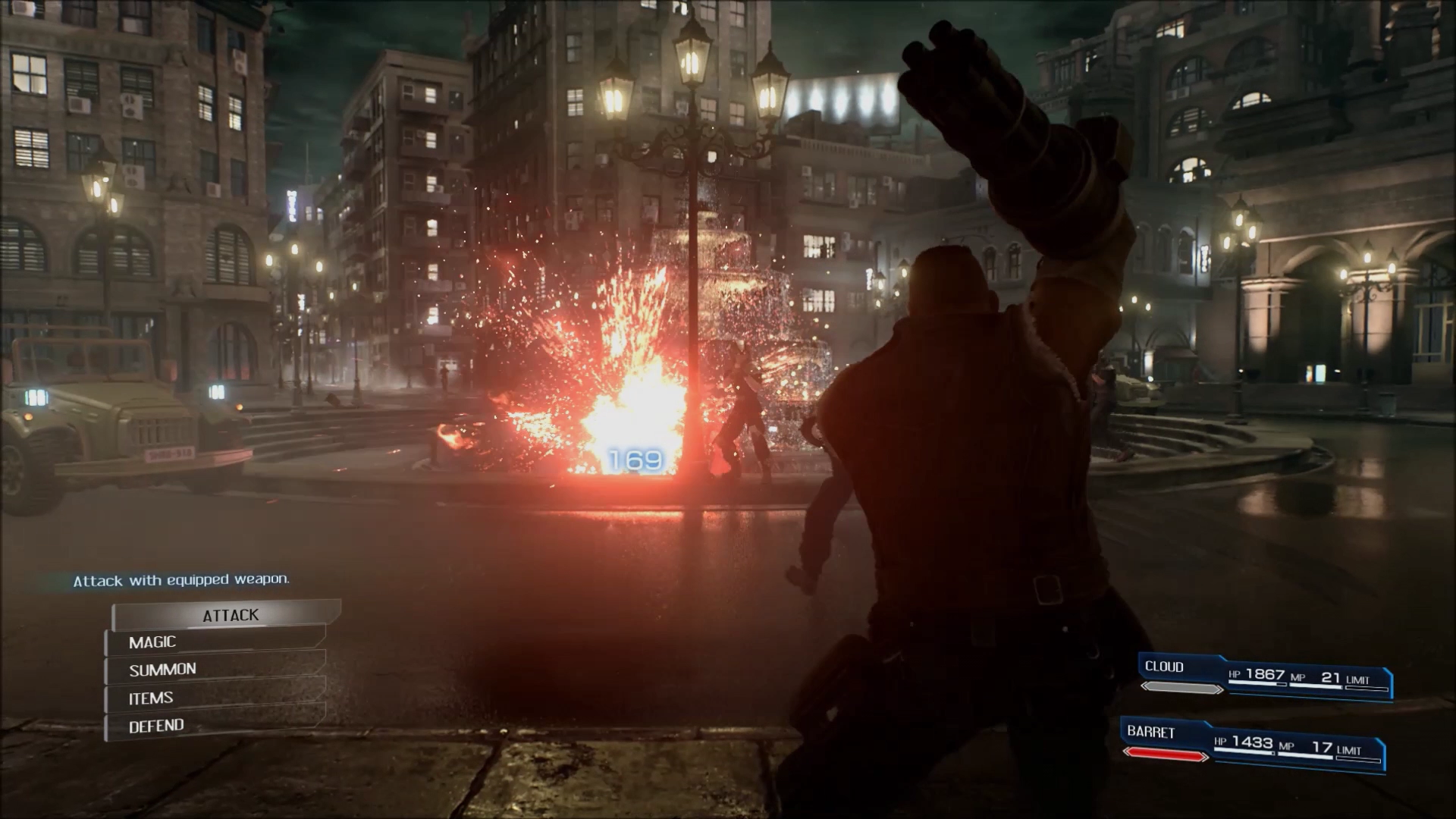Open the MAGIC command menu
The height and width of the screenshot is (819, 1456).
216,642
